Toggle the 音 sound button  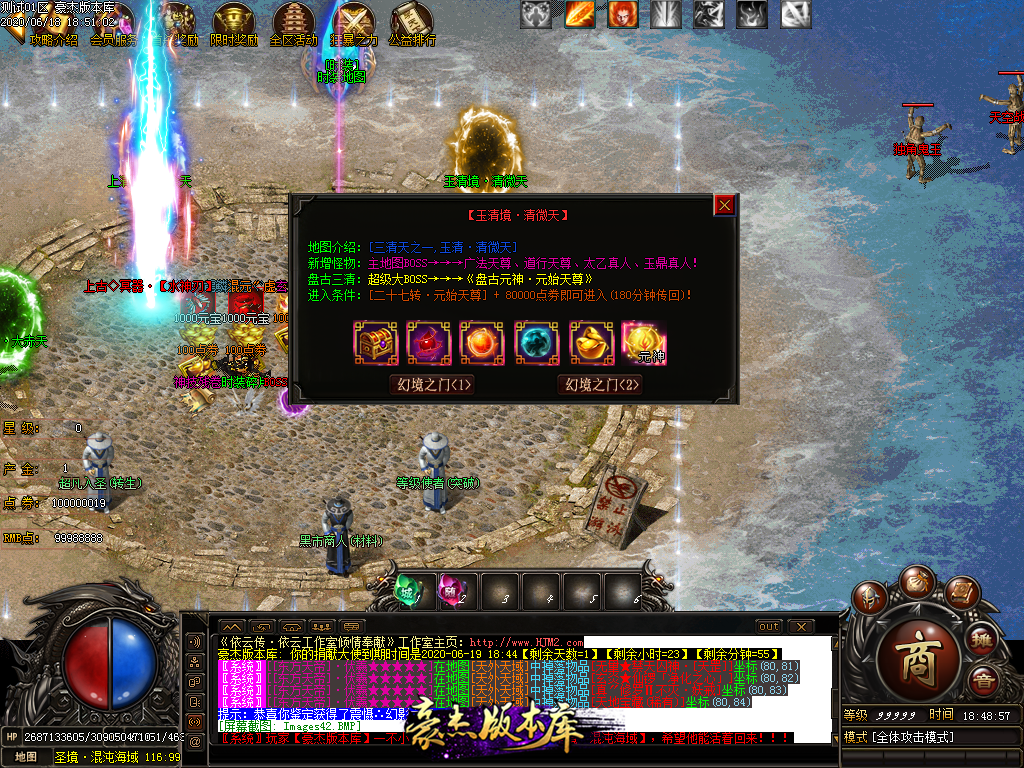(x=982, y=681)
